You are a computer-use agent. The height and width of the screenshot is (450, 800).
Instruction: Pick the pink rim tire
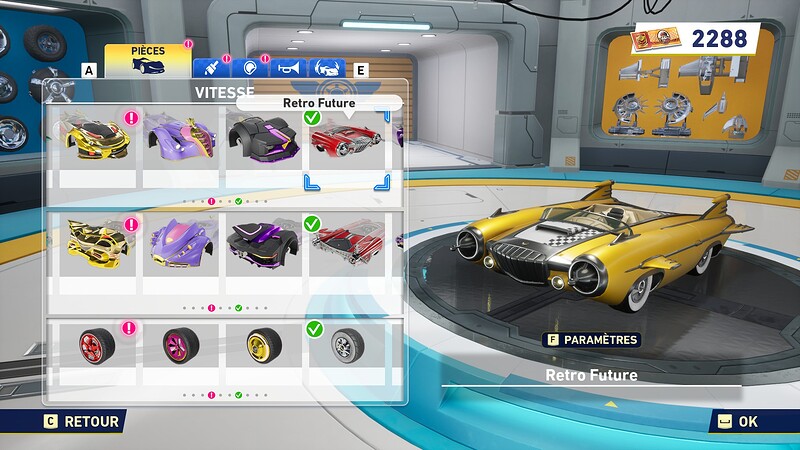pos(181,345)
